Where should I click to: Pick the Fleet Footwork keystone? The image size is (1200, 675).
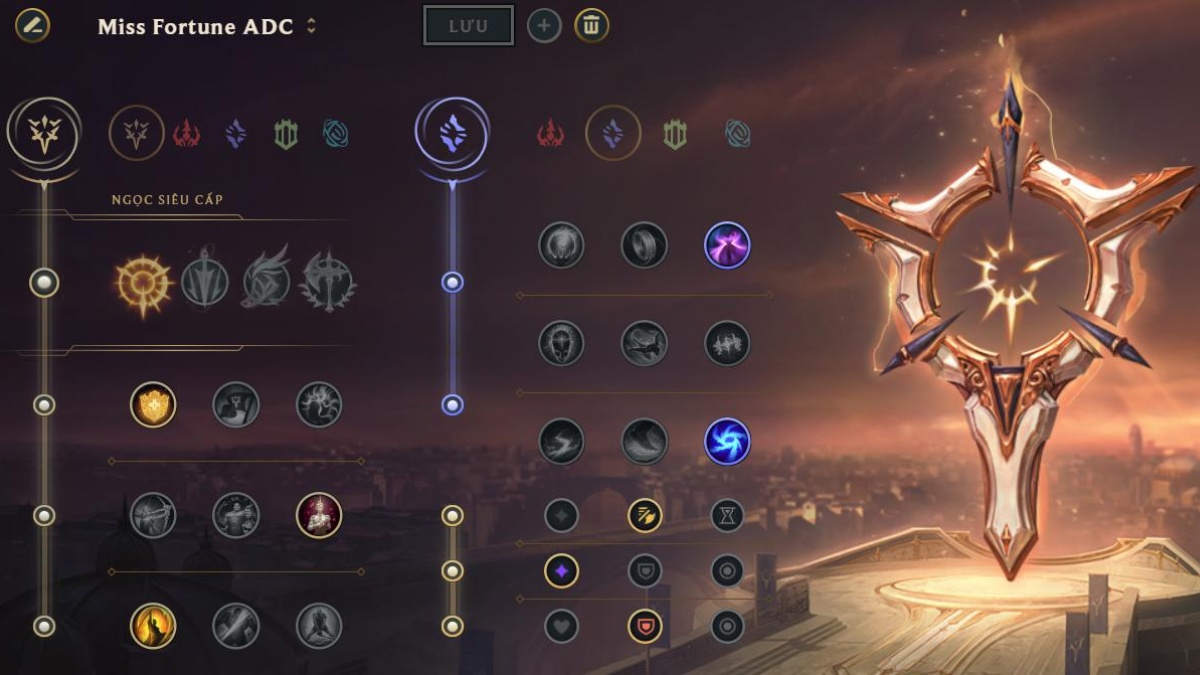(266, 283)
